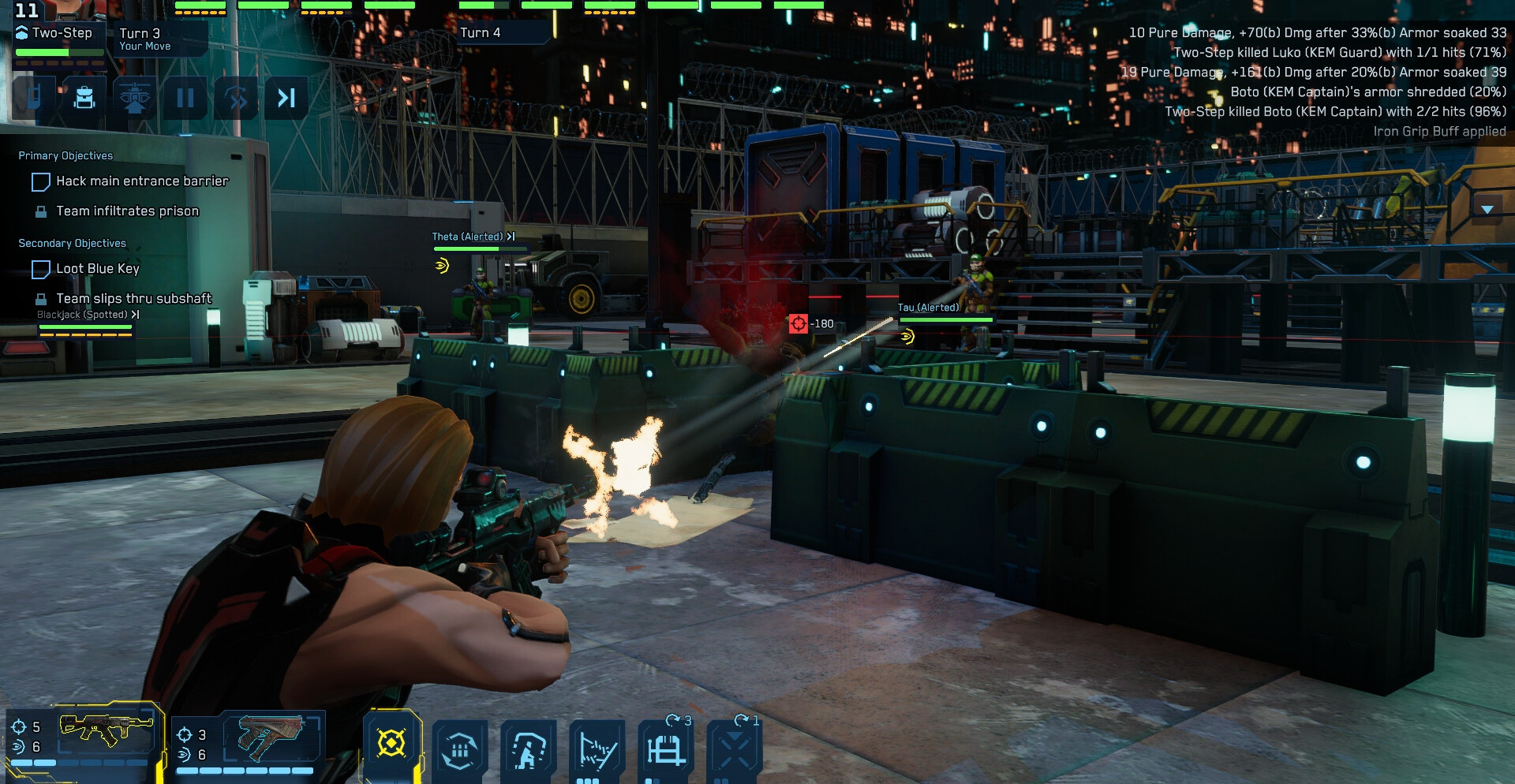Click the fast-forward arrows icon
The width and height of the screenshot is (1515, 784).
point(236,98)
